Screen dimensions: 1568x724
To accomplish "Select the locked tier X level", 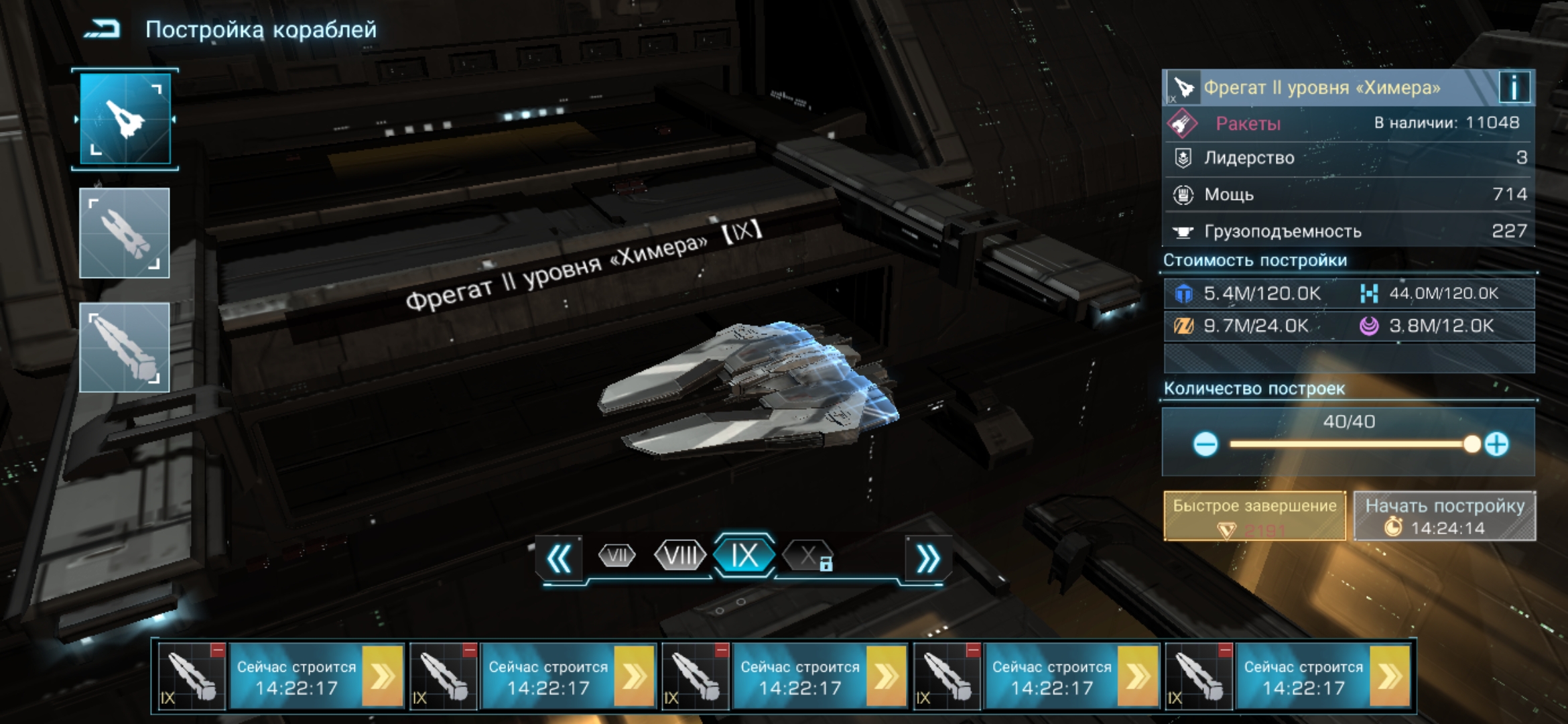I will [x=809, y=556].
